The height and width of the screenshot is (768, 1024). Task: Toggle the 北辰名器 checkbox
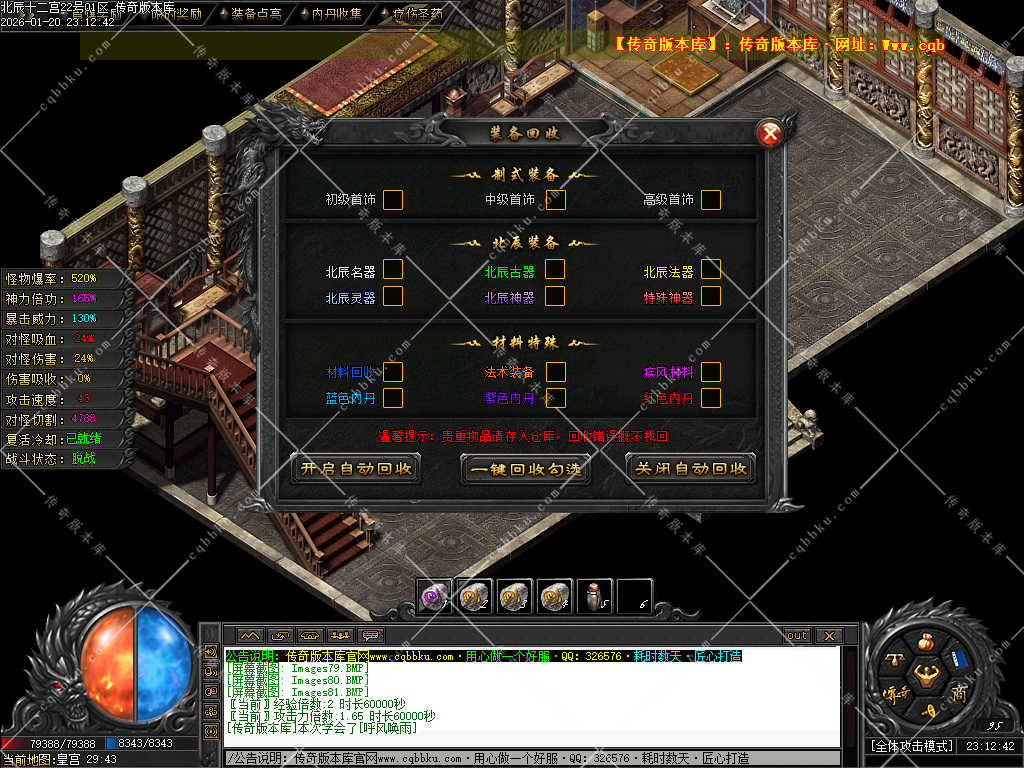pos(393,269)
